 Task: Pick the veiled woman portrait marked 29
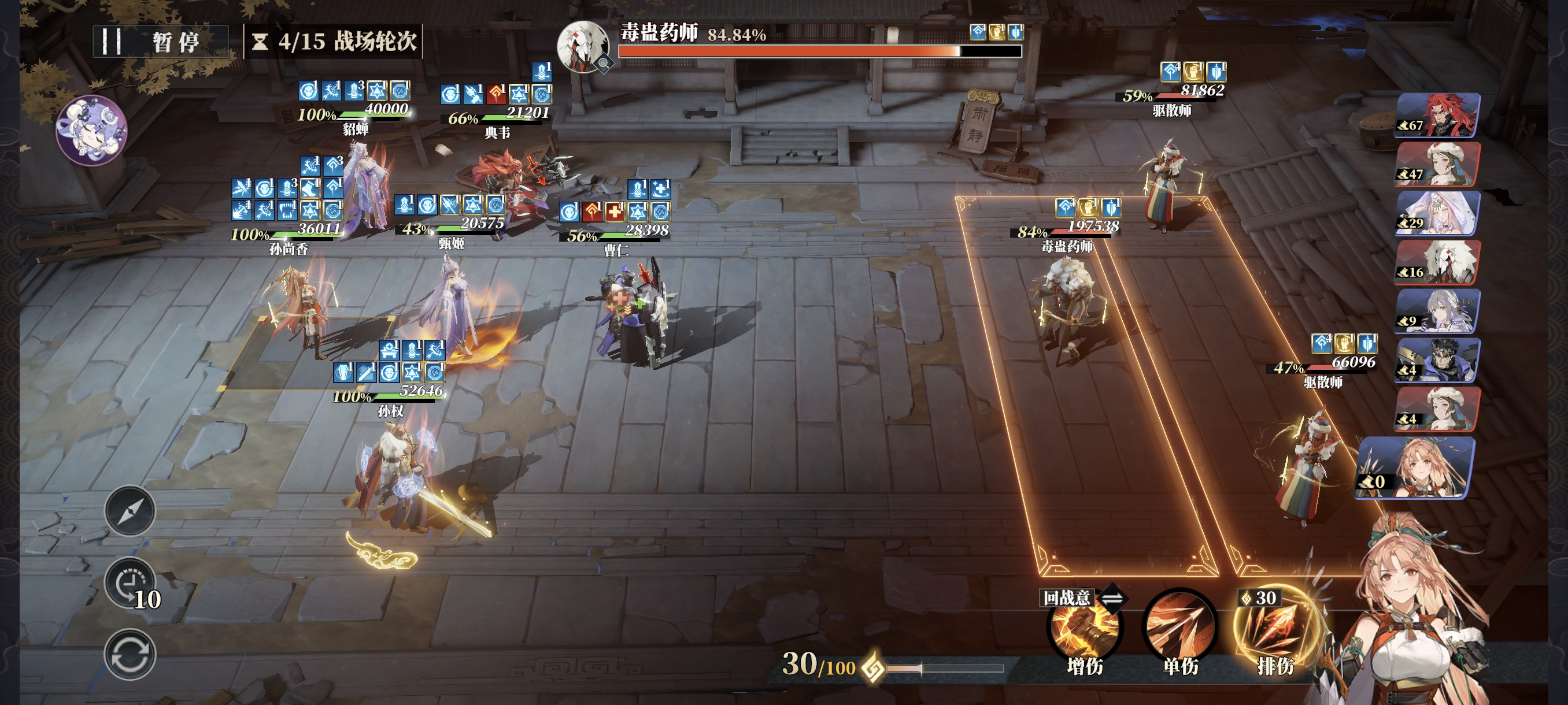point(1437,213)
